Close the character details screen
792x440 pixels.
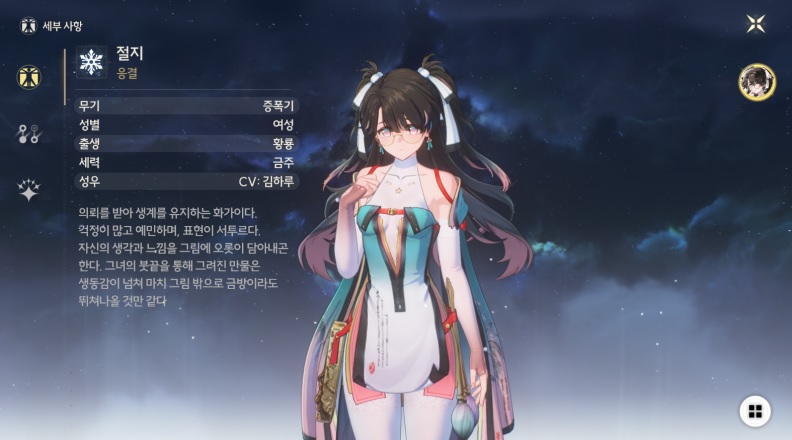(756, 24)
